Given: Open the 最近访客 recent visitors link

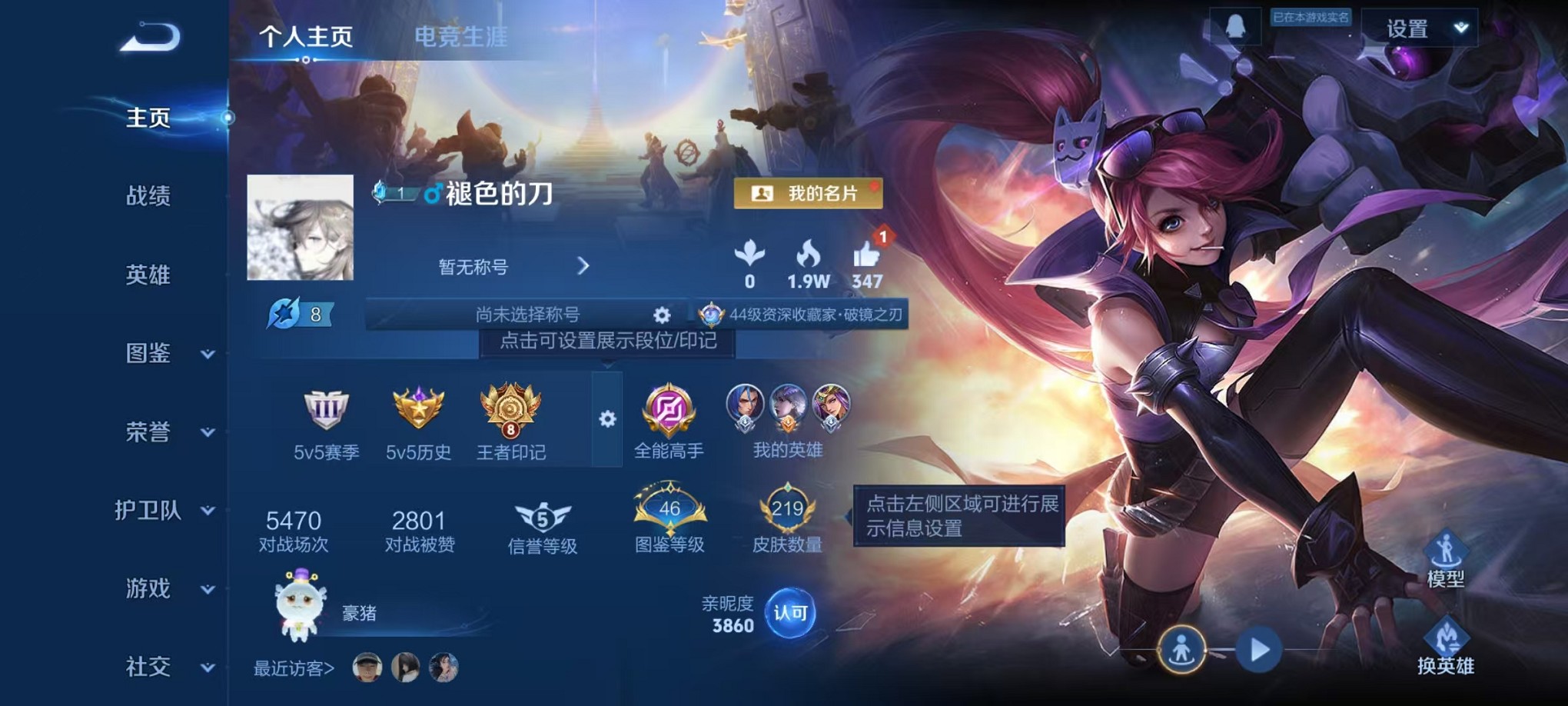Looking at the screenshot, I should [x=294, y=668].
